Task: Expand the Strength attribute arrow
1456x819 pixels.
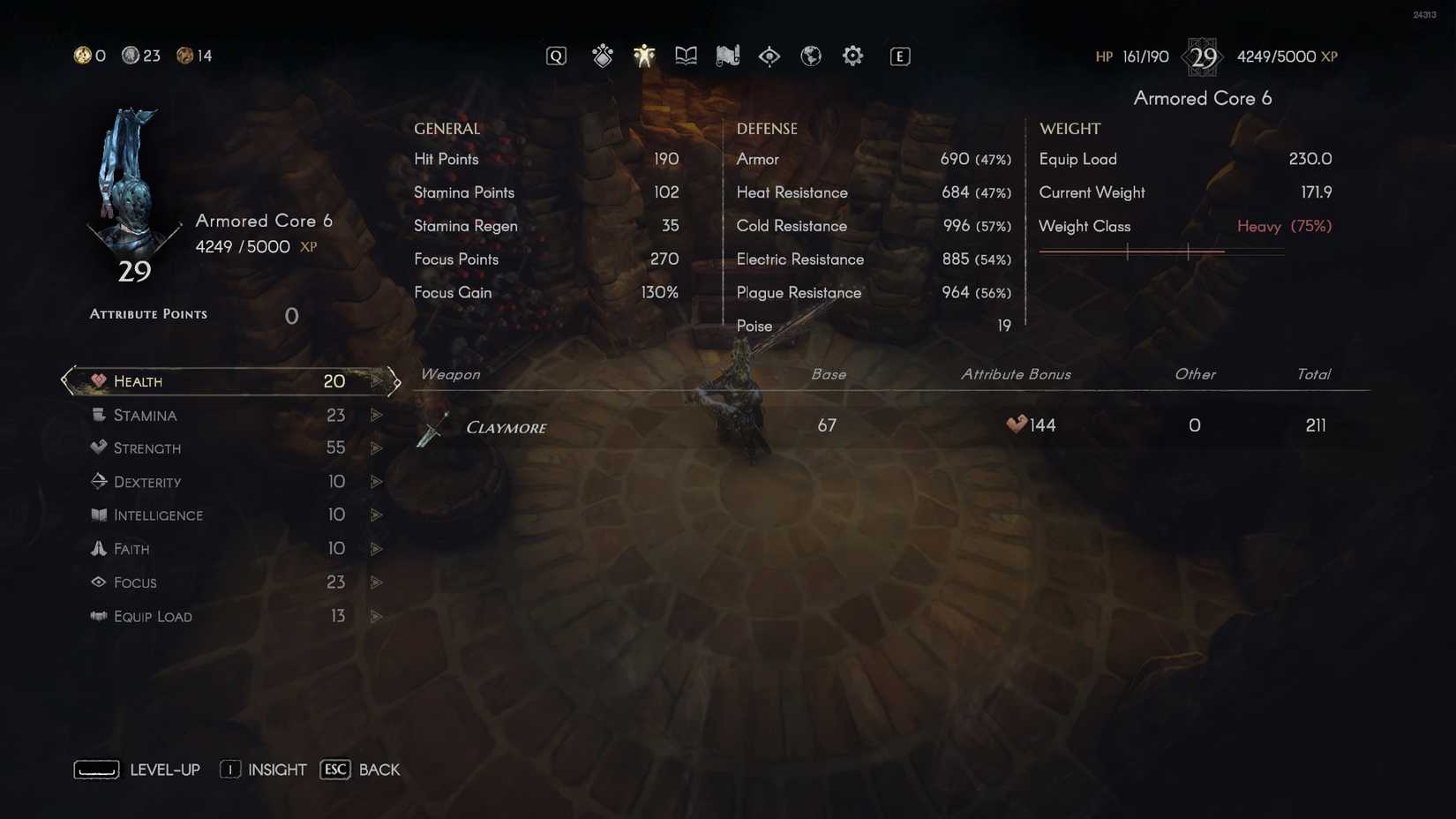Action: coord(377,447)
